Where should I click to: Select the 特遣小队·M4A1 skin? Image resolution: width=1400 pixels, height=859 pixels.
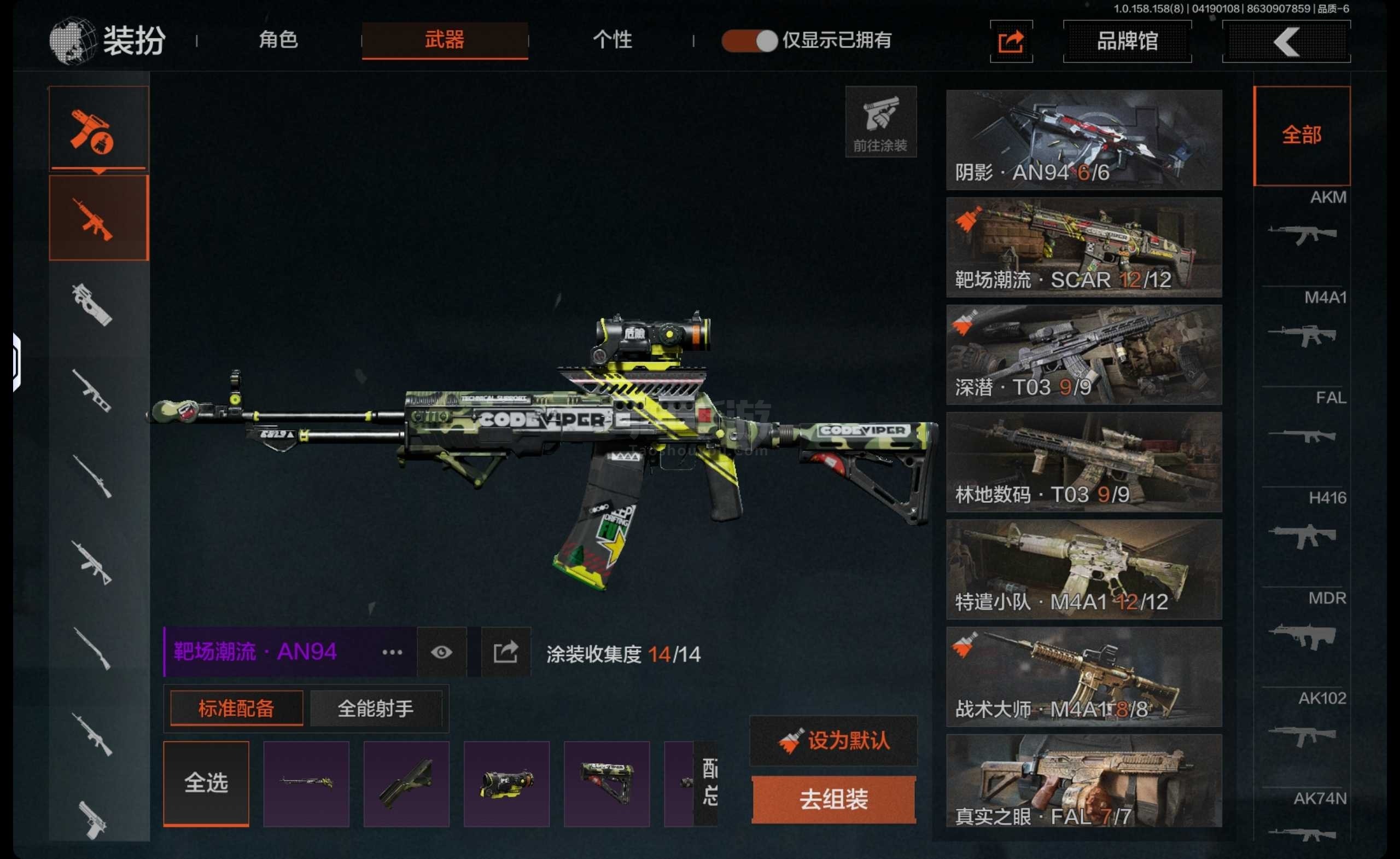click(1083, 569)
